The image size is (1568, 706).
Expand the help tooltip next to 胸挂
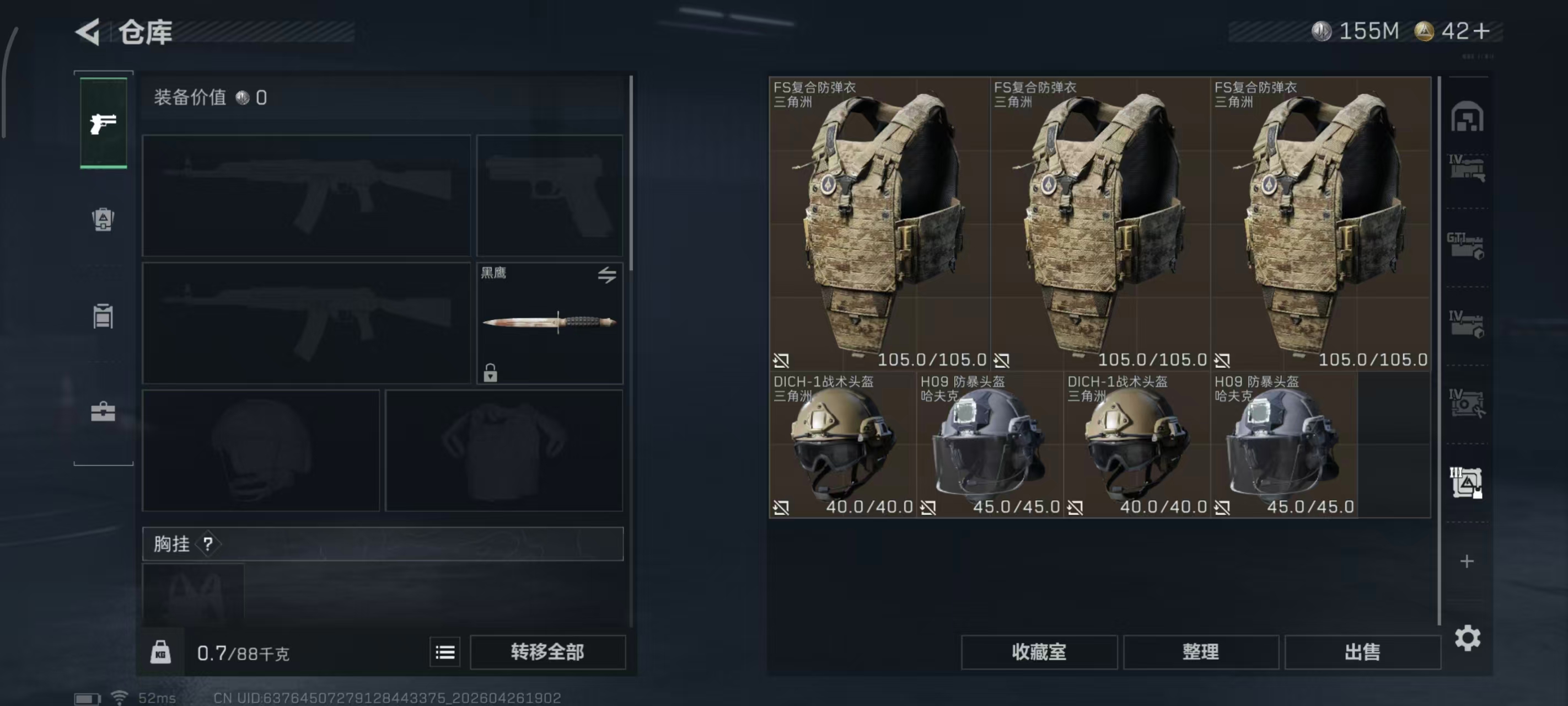pyautogui.click(x=210, y=544)
